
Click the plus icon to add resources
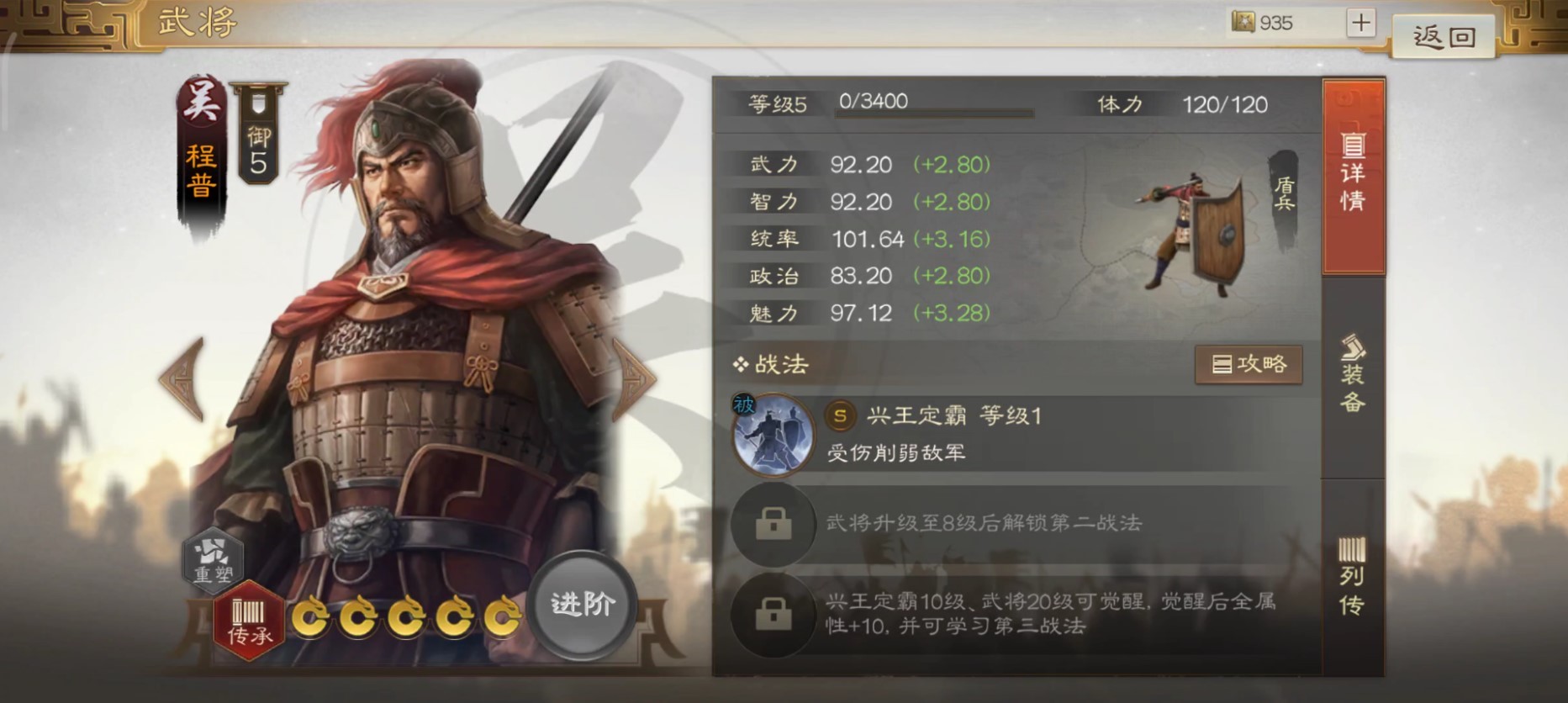click(x=1361, y=23)
